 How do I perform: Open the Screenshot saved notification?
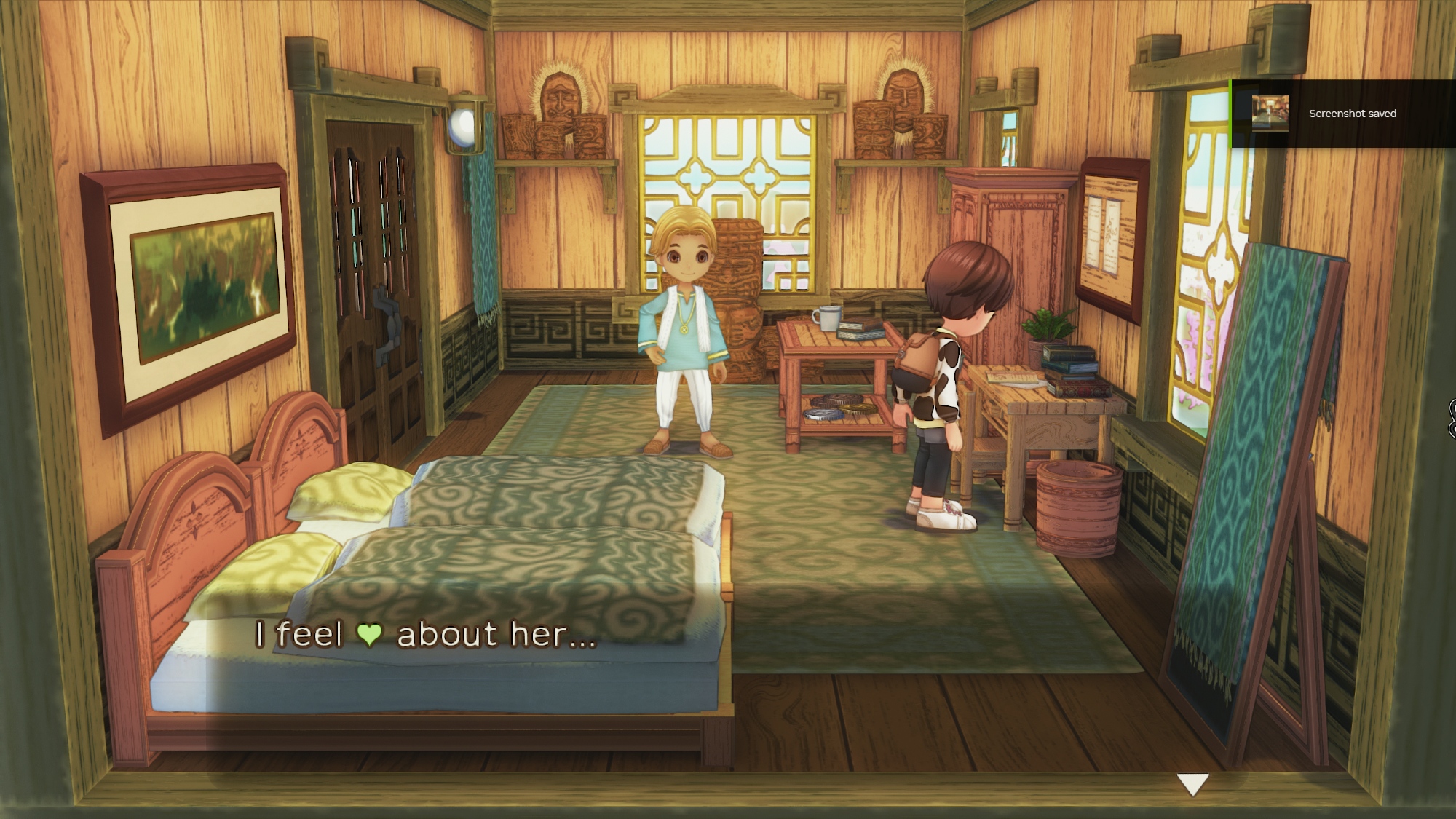1351,114
